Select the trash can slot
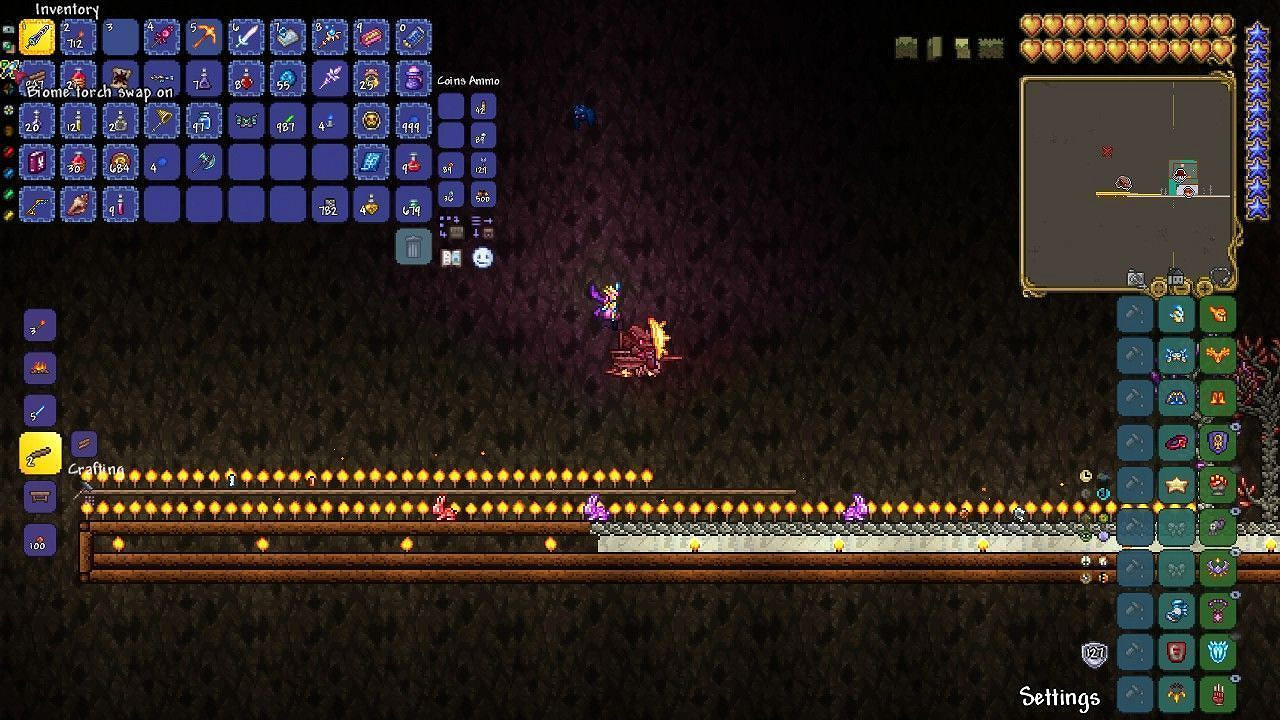The width and height of the screenshot is (1280, 720). click(x=415, y=246)
